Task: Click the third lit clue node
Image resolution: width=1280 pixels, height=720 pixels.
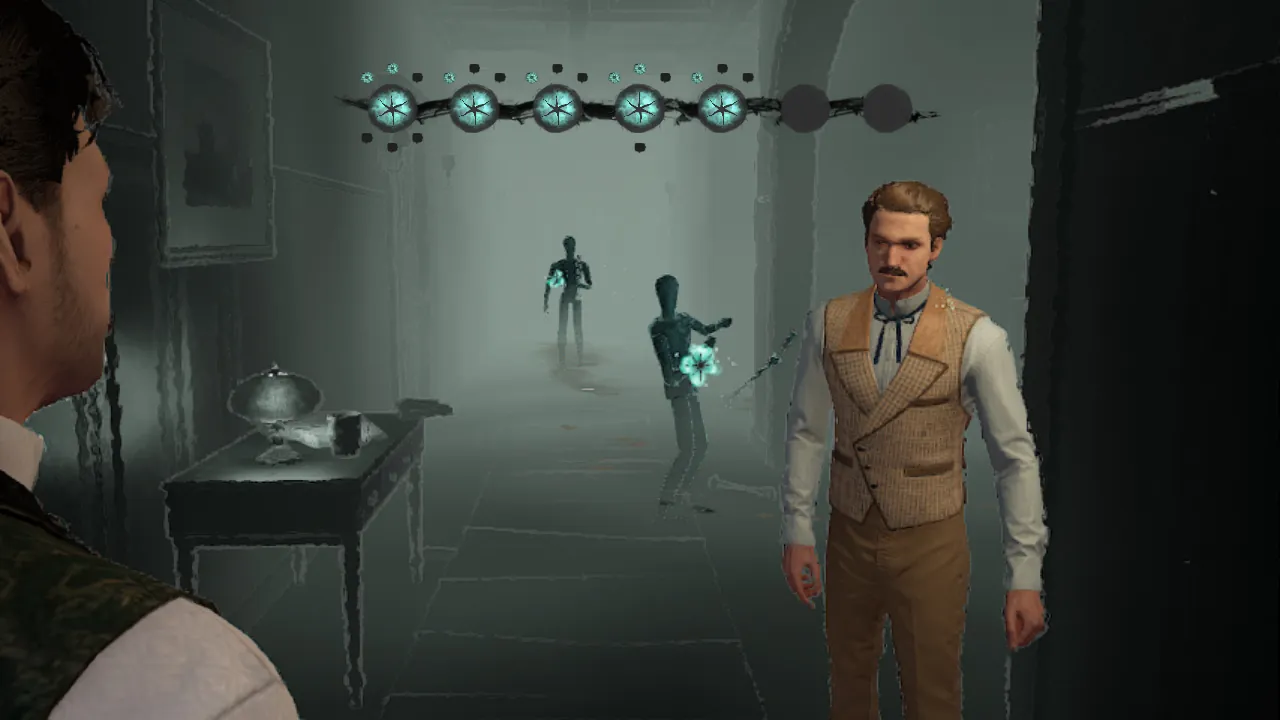Action: 558,108
